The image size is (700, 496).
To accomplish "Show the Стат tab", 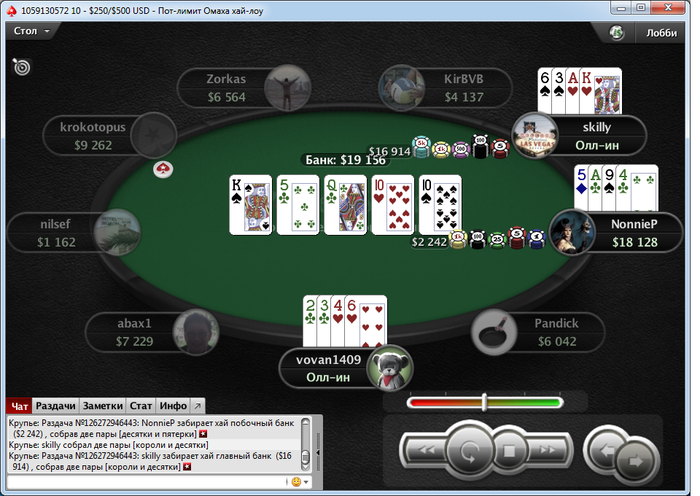I will coord(141,406).
